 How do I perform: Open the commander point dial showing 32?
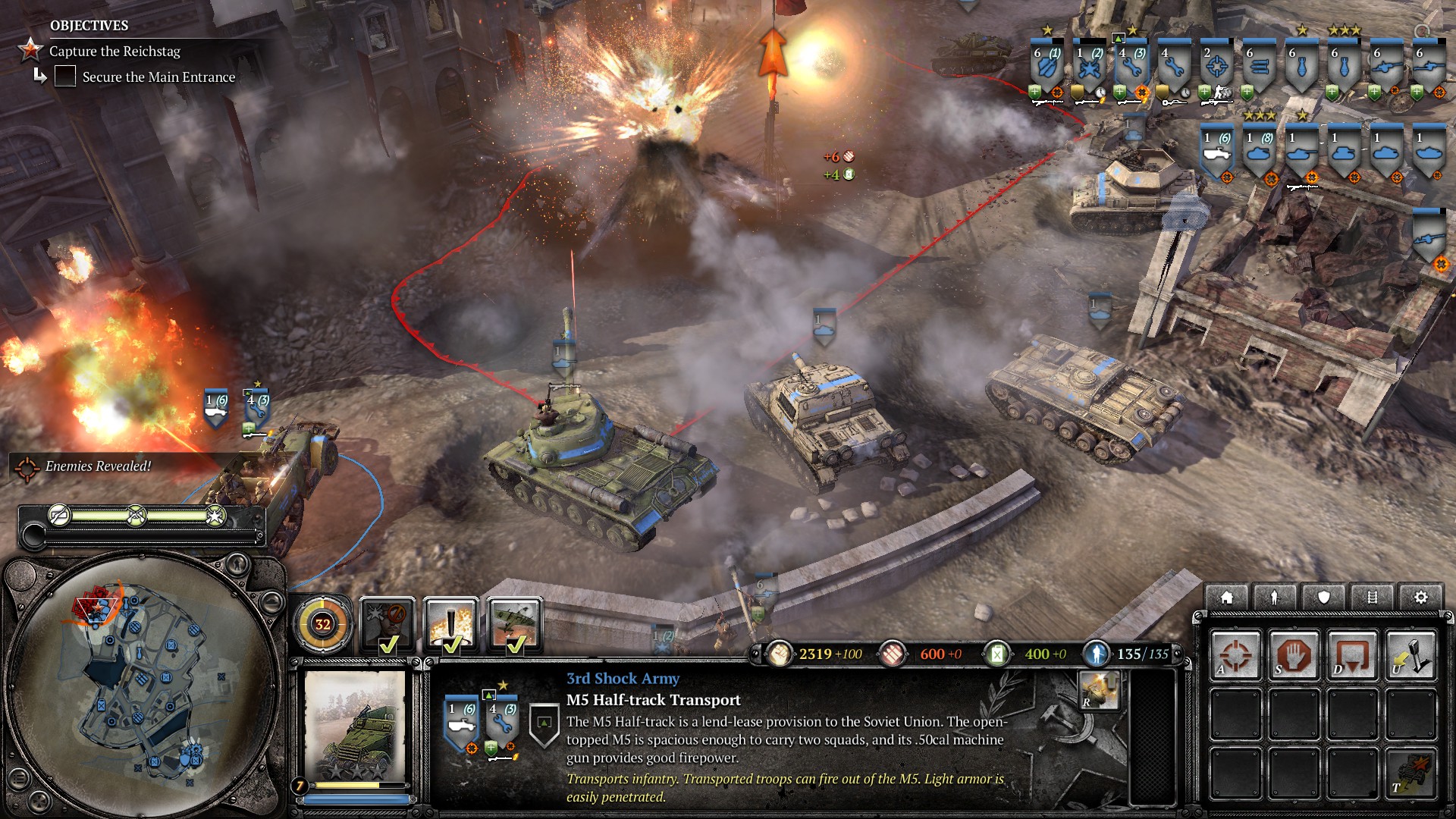(x=323, y=625)
